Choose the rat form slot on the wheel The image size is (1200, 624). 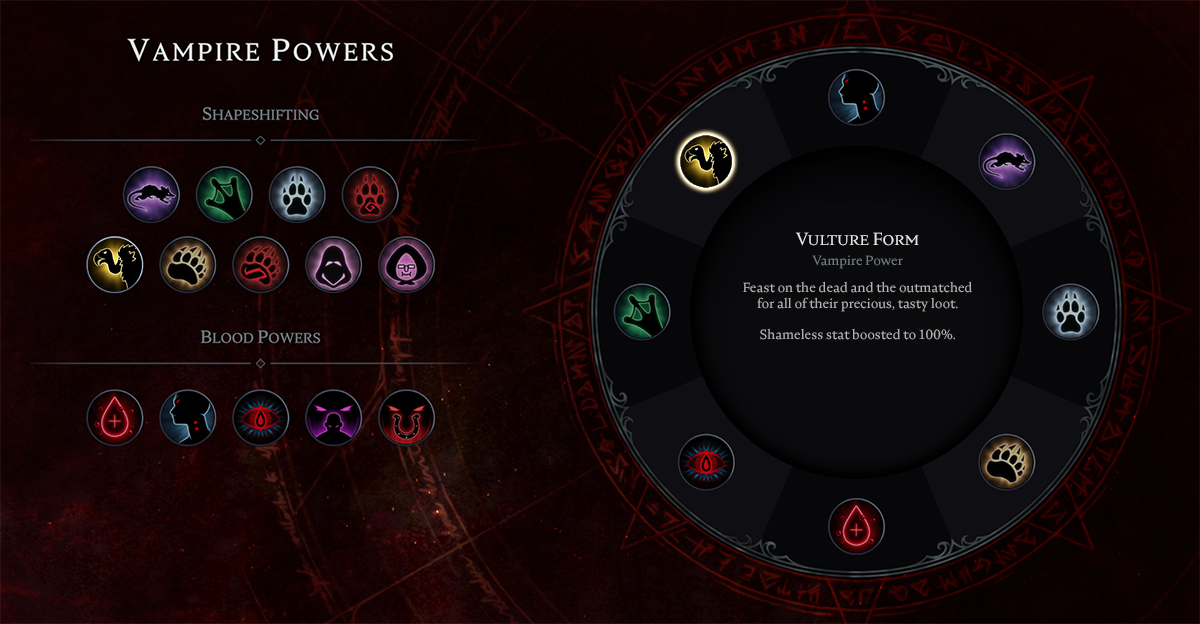[1007, 161]
